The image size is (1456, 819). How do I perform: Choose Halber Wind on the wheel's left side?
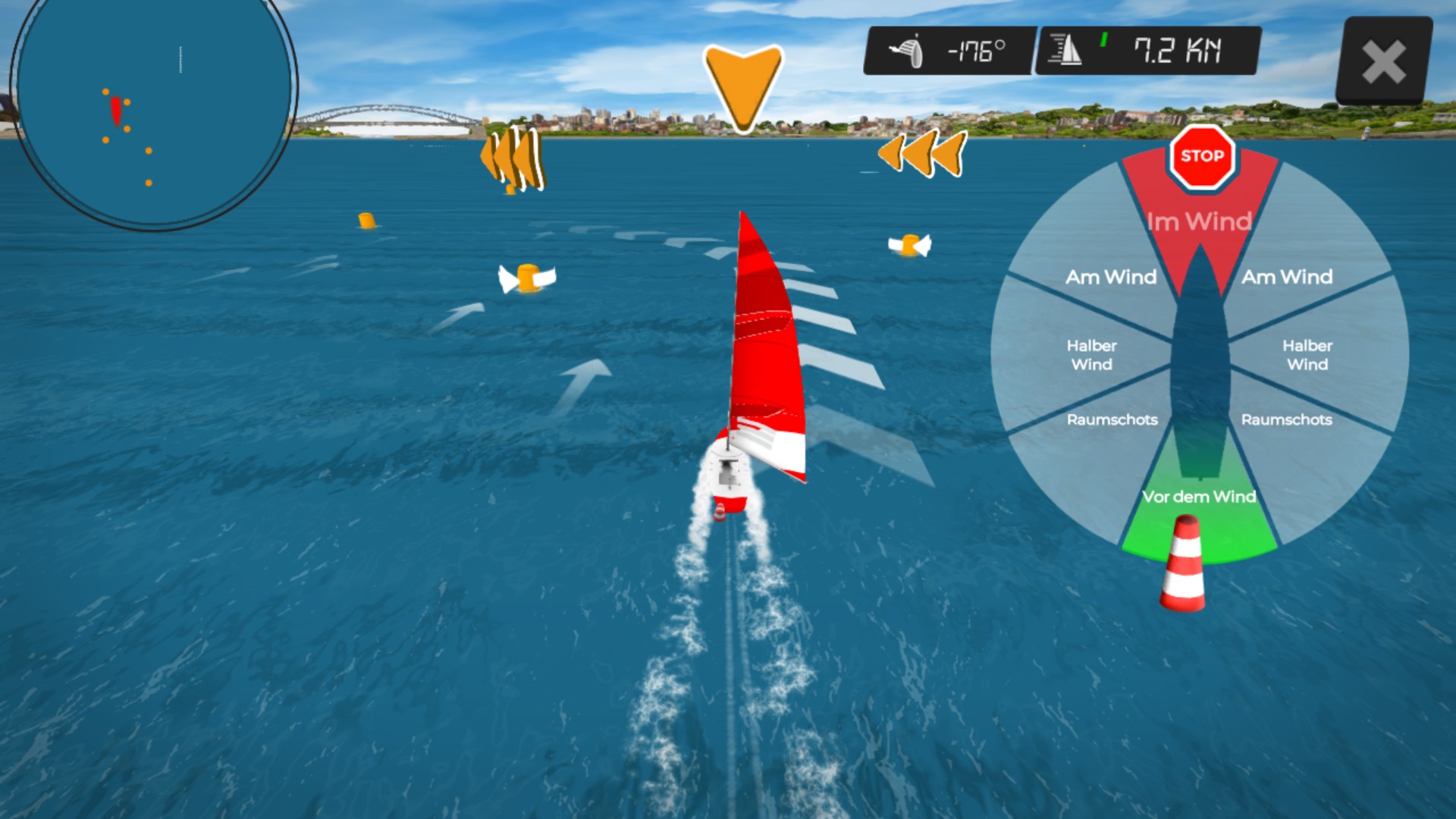[x=1091, y=355]
